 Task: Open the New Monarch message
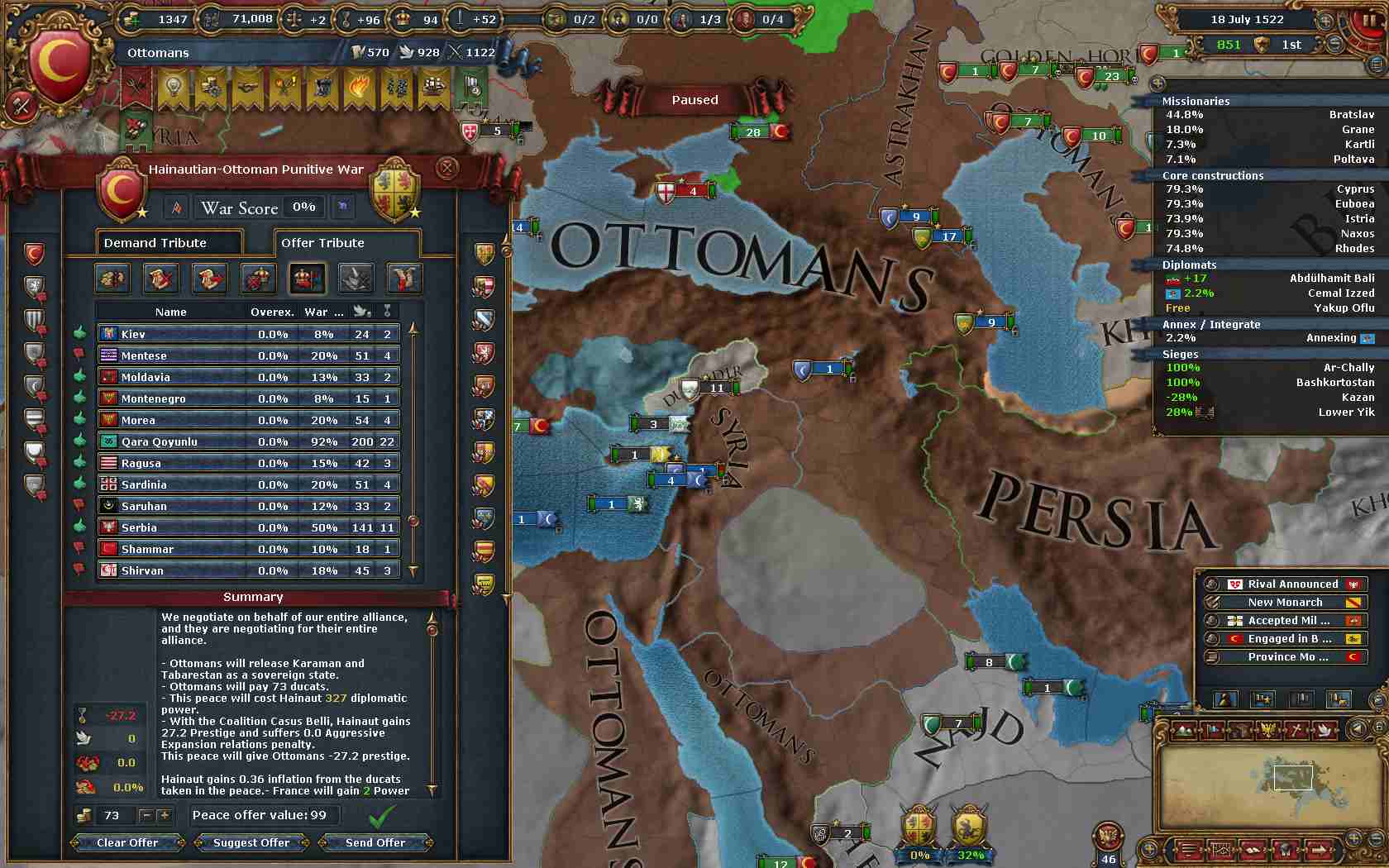tap(1285, 602)
